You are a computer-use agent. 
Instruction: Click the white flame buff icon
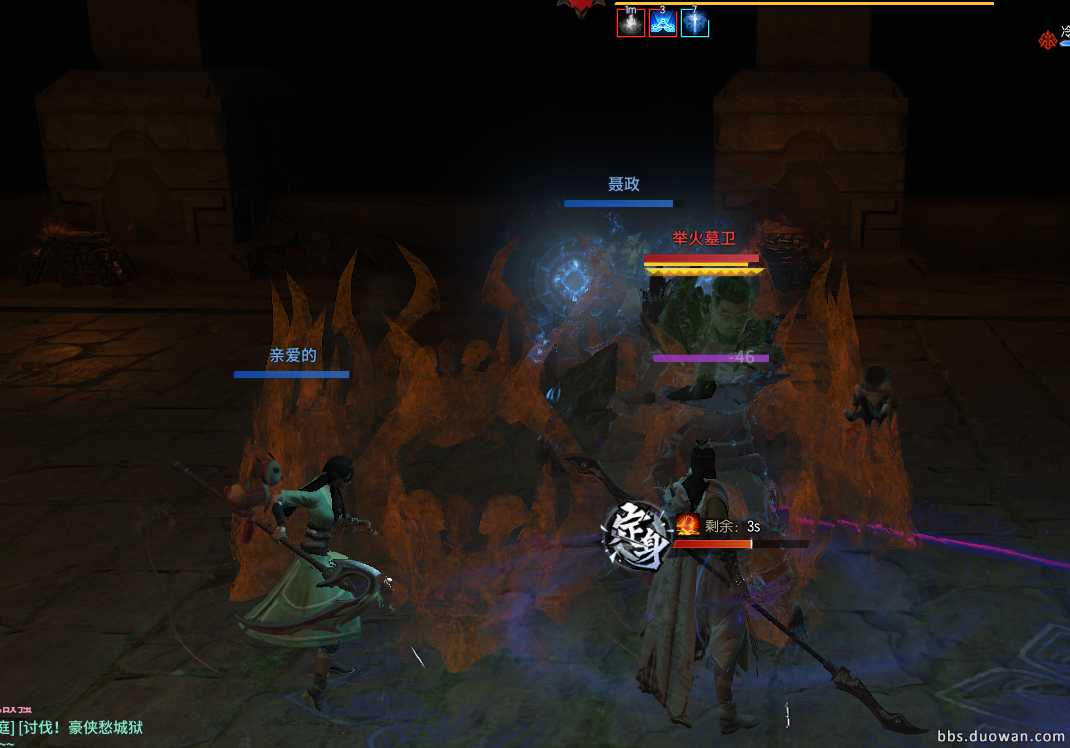[x=630, y=23]
